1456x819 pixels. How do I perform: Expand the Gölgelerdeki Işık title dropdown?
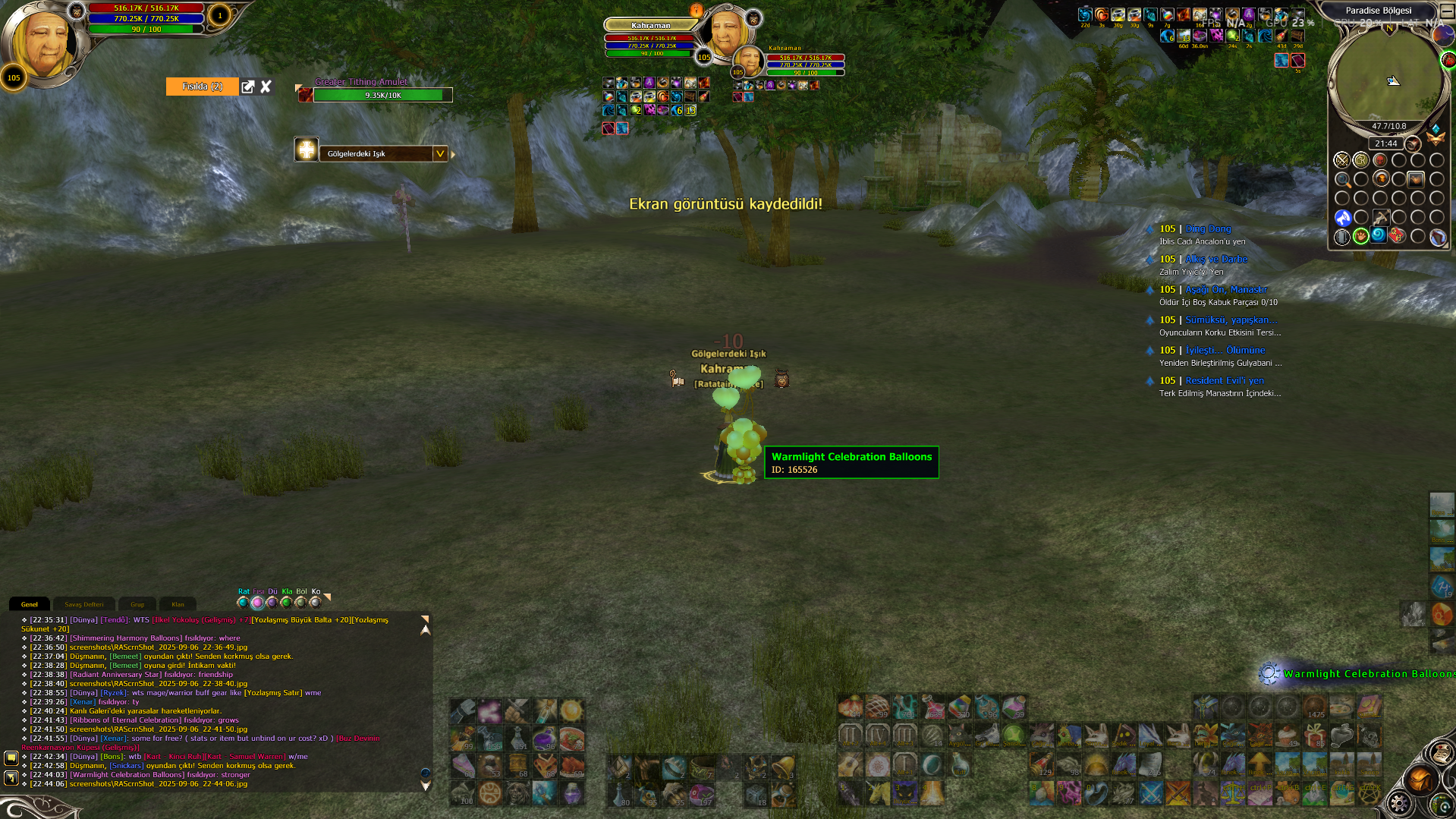click(x=439, y=153)
